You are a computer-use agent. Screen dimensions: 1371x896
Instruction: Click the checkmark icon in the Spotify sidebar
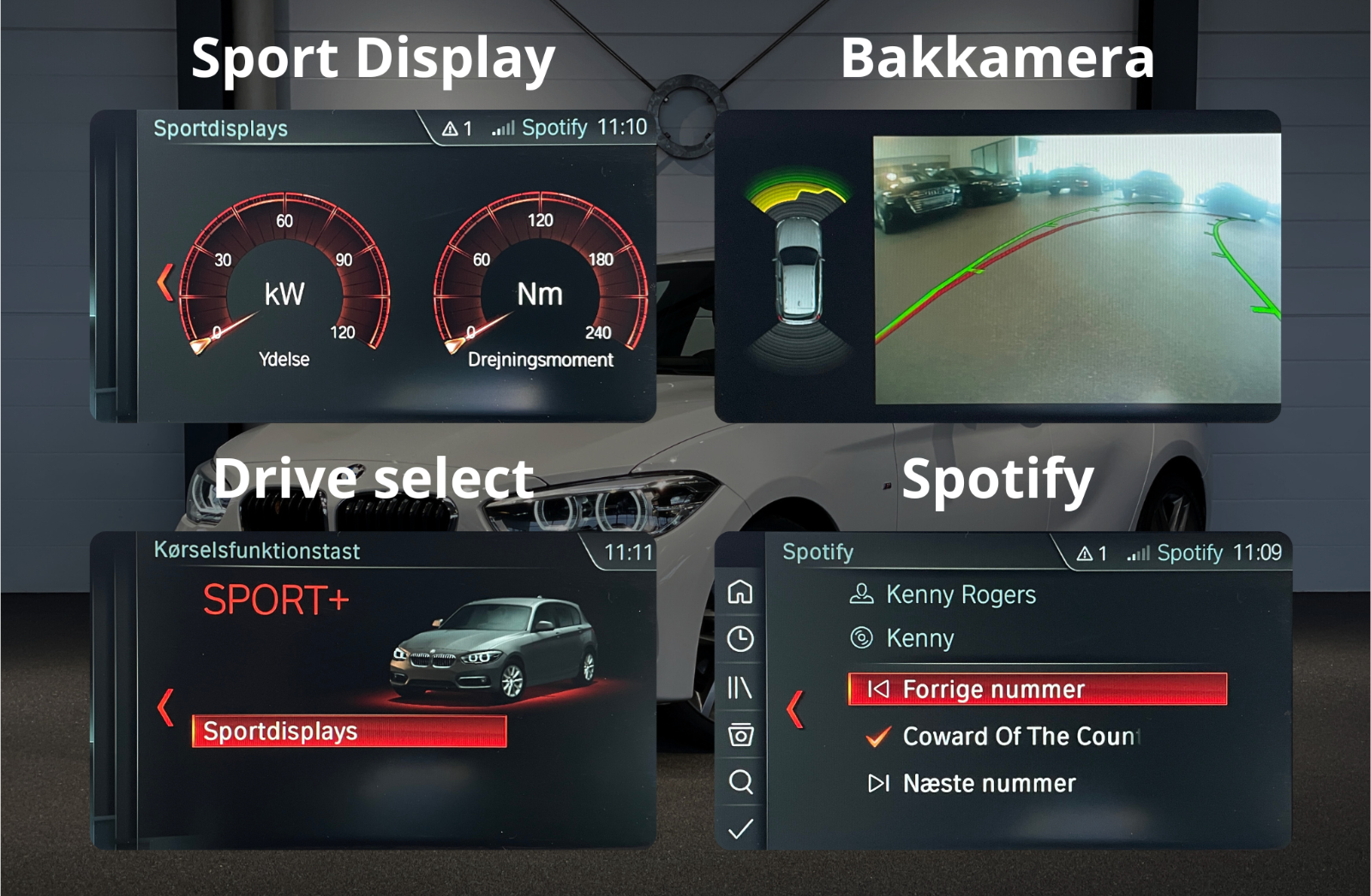tap(740, 828)
